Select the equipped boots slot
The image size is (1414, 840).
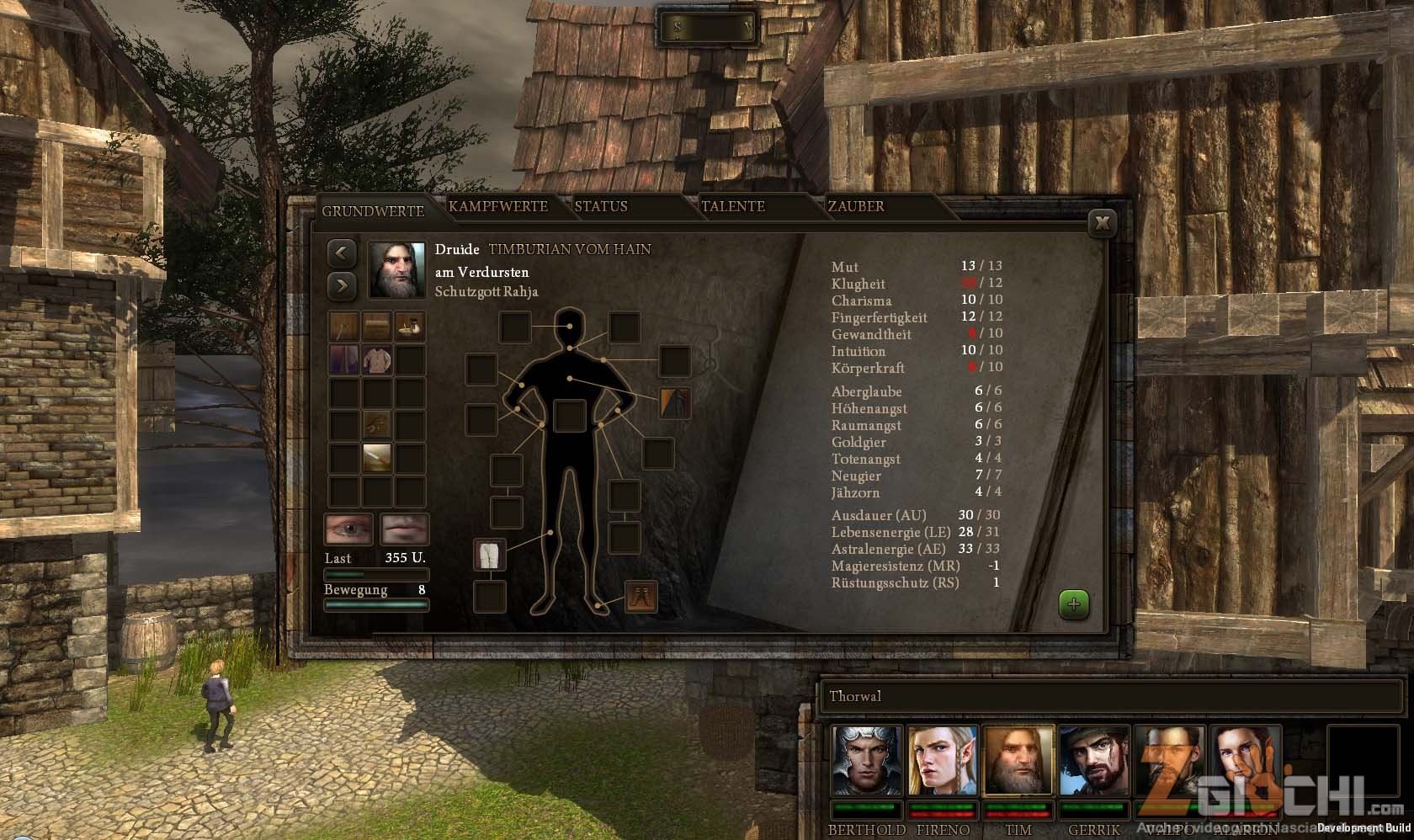coord(641,597)
